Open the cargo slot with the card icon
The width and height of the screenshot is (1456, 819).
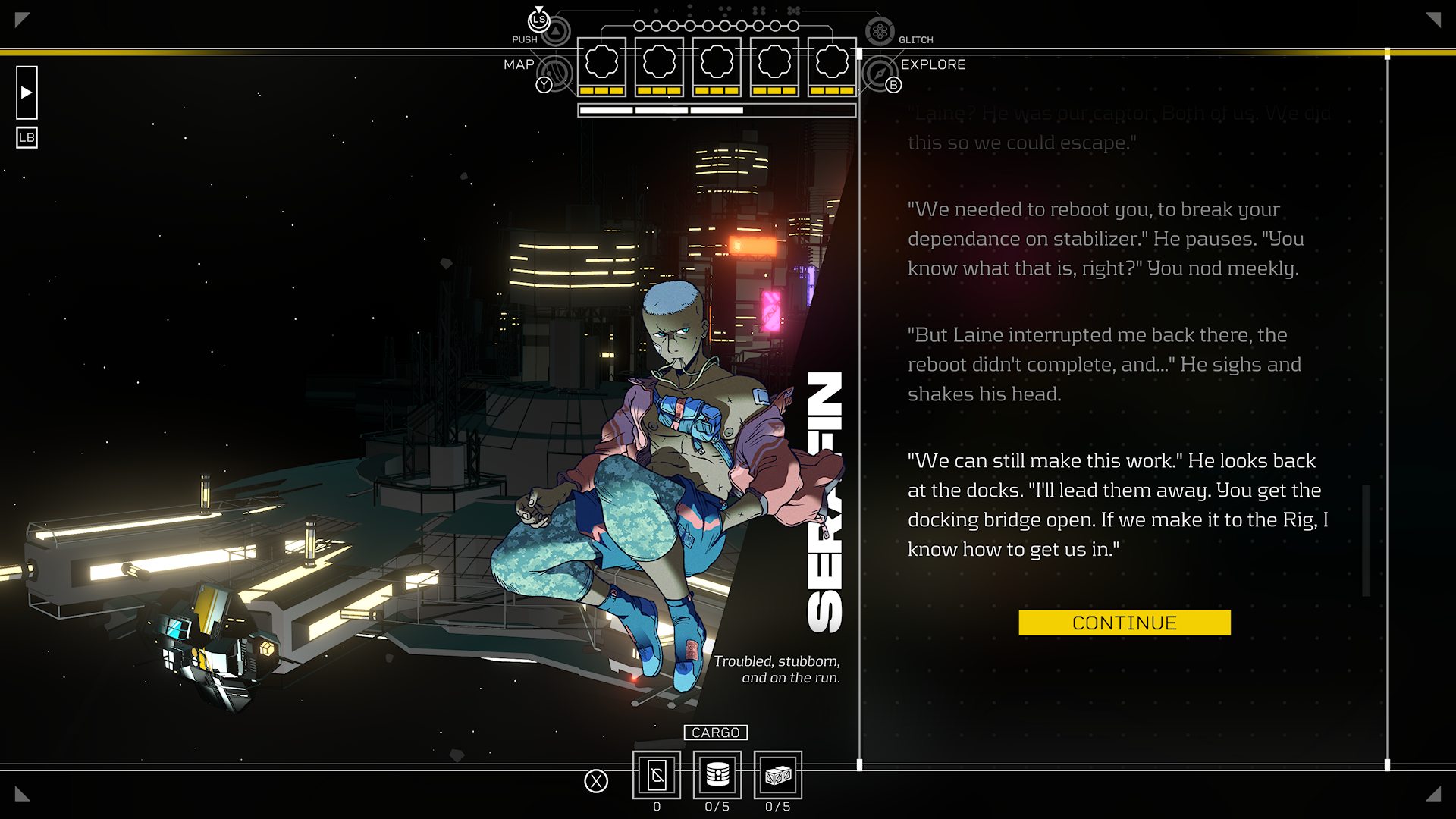point(657,775)
